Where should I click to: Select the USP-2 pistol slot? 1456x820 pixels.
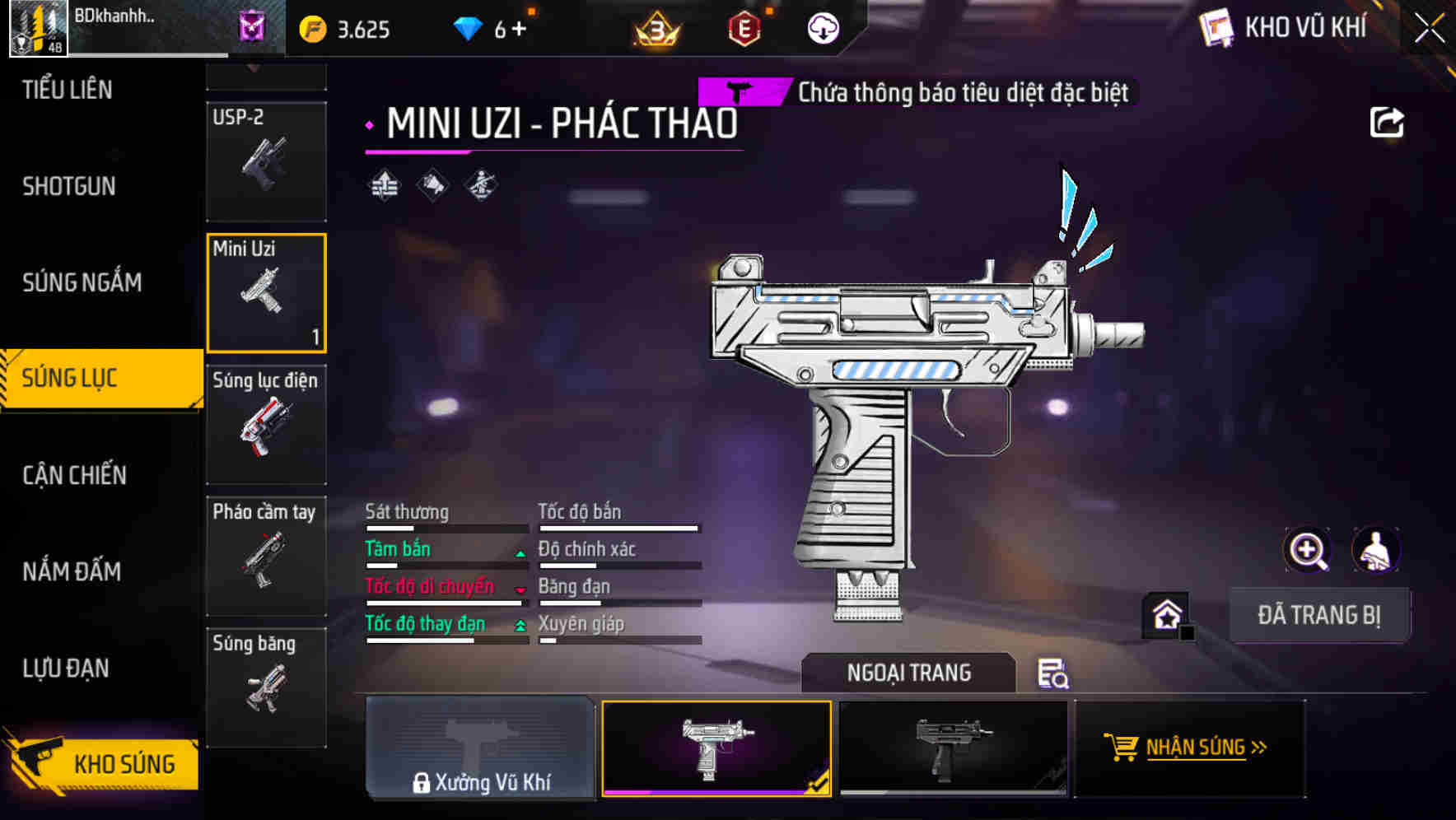click(x=266, y=161)
